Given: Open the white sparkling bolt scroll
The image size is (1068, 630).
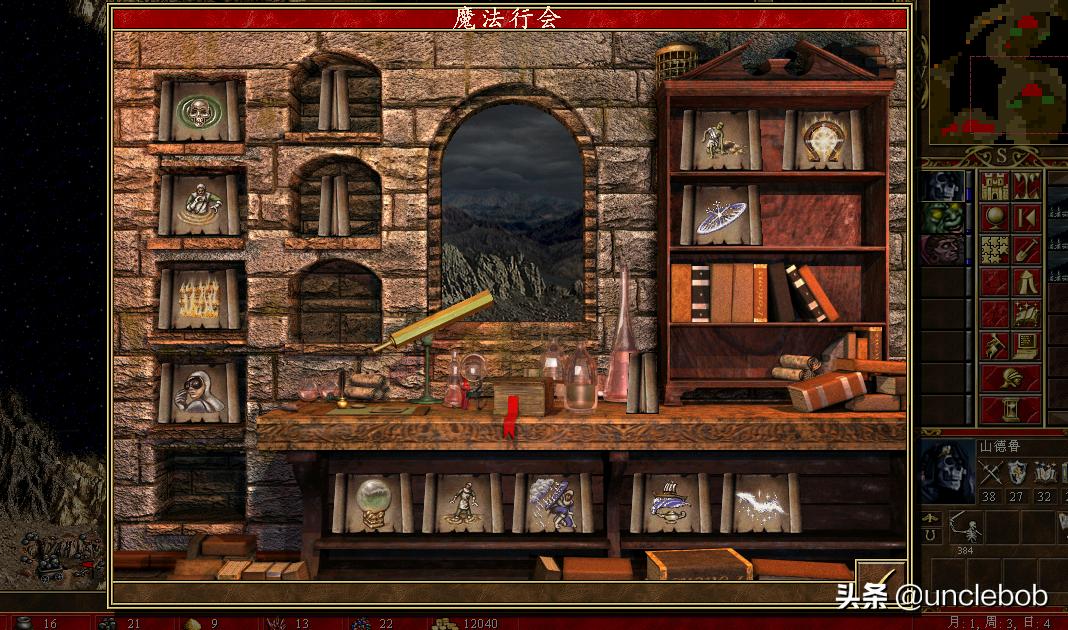Looking at the screenshot, I should pyautogui.click(x=760, y=502).
